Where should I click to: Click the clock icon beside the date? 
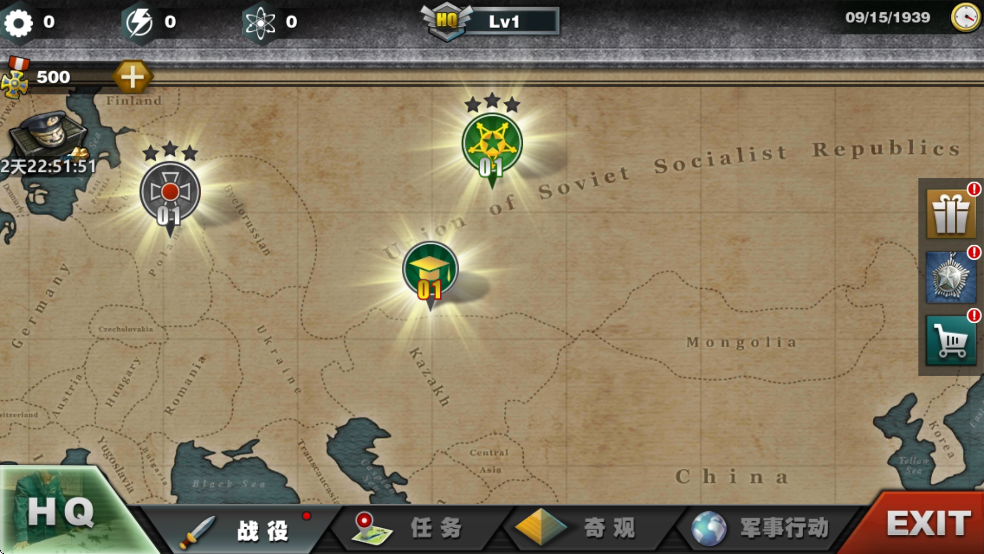pyautogui.click(x=965, y=18)
